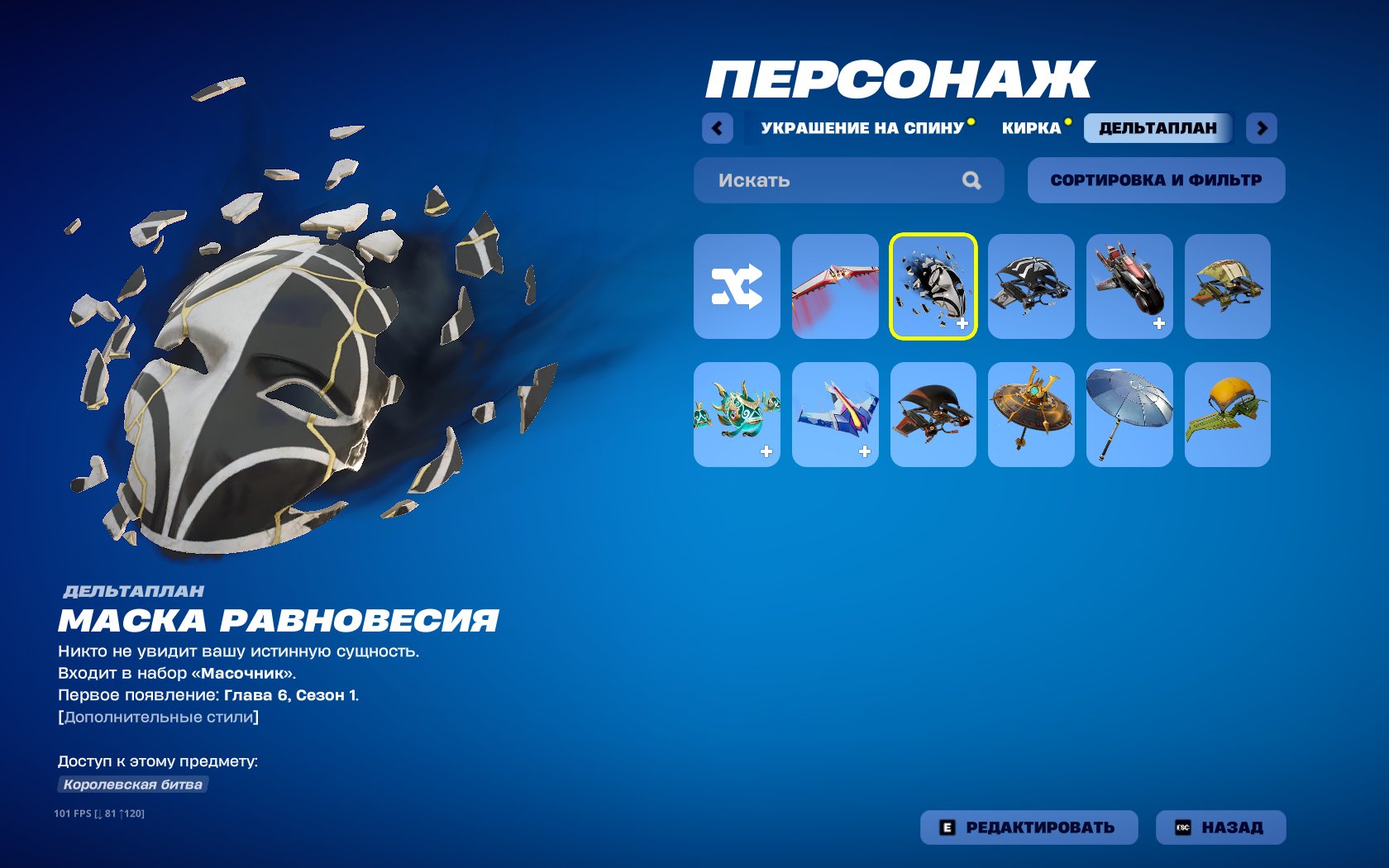
Task: Select the black spider glider
Action: [1030, 287]
